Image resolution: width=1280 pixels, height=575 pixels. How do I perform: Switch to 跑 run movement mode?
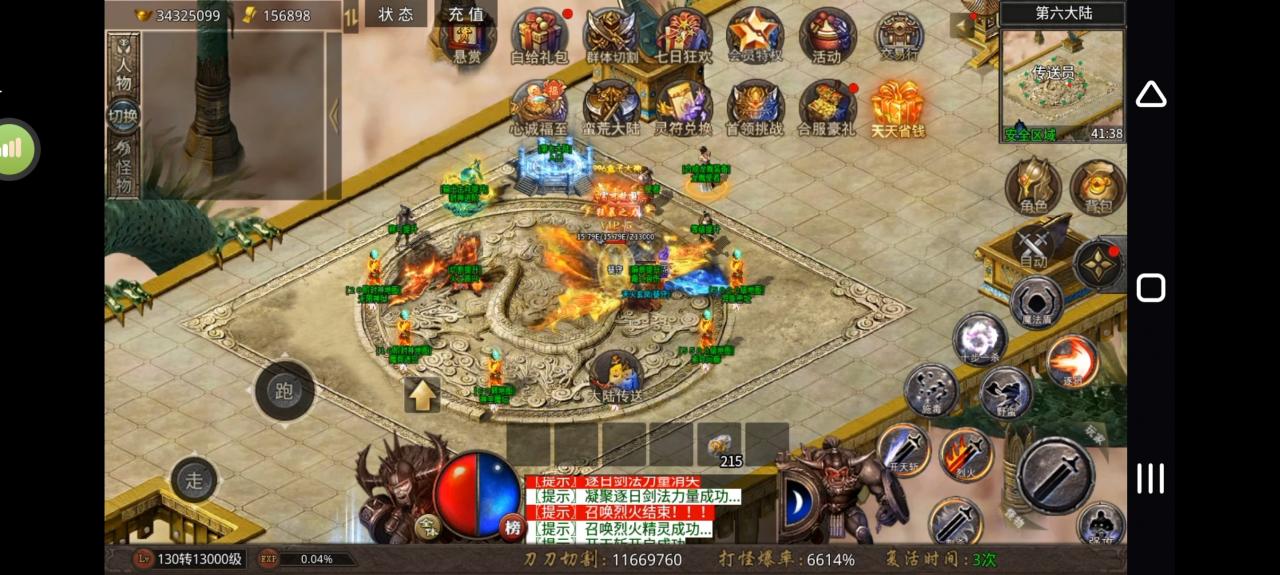(285, 391)
